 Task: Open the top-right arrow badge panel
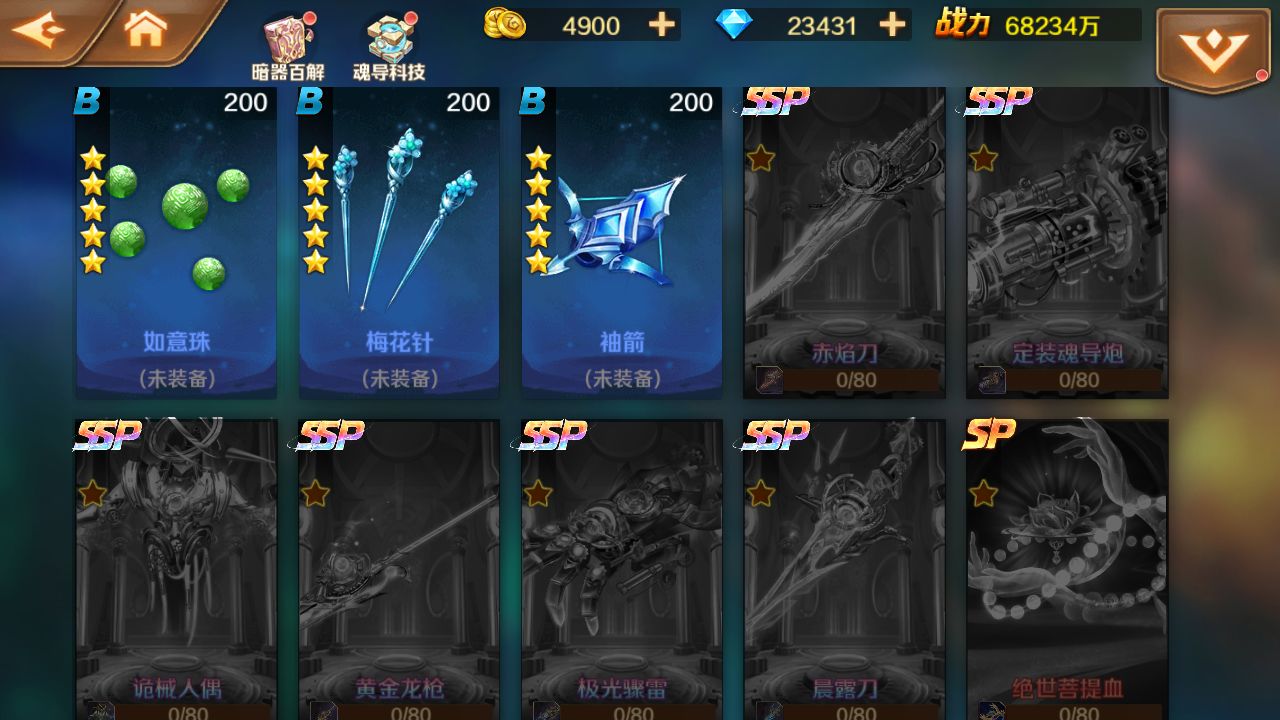[x=1213, y=44]
